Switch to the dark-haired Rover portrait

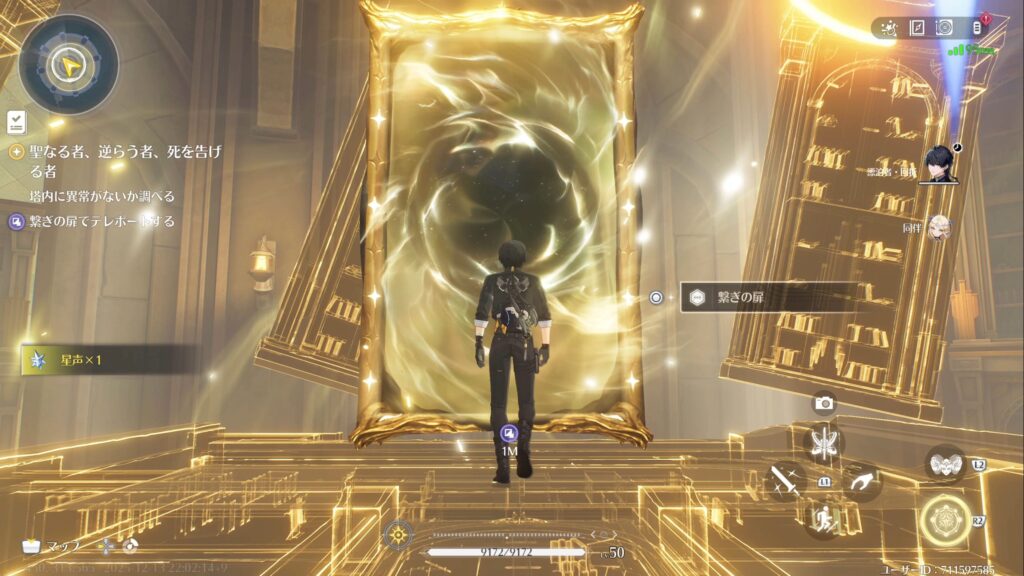click(x=939, y=164)
